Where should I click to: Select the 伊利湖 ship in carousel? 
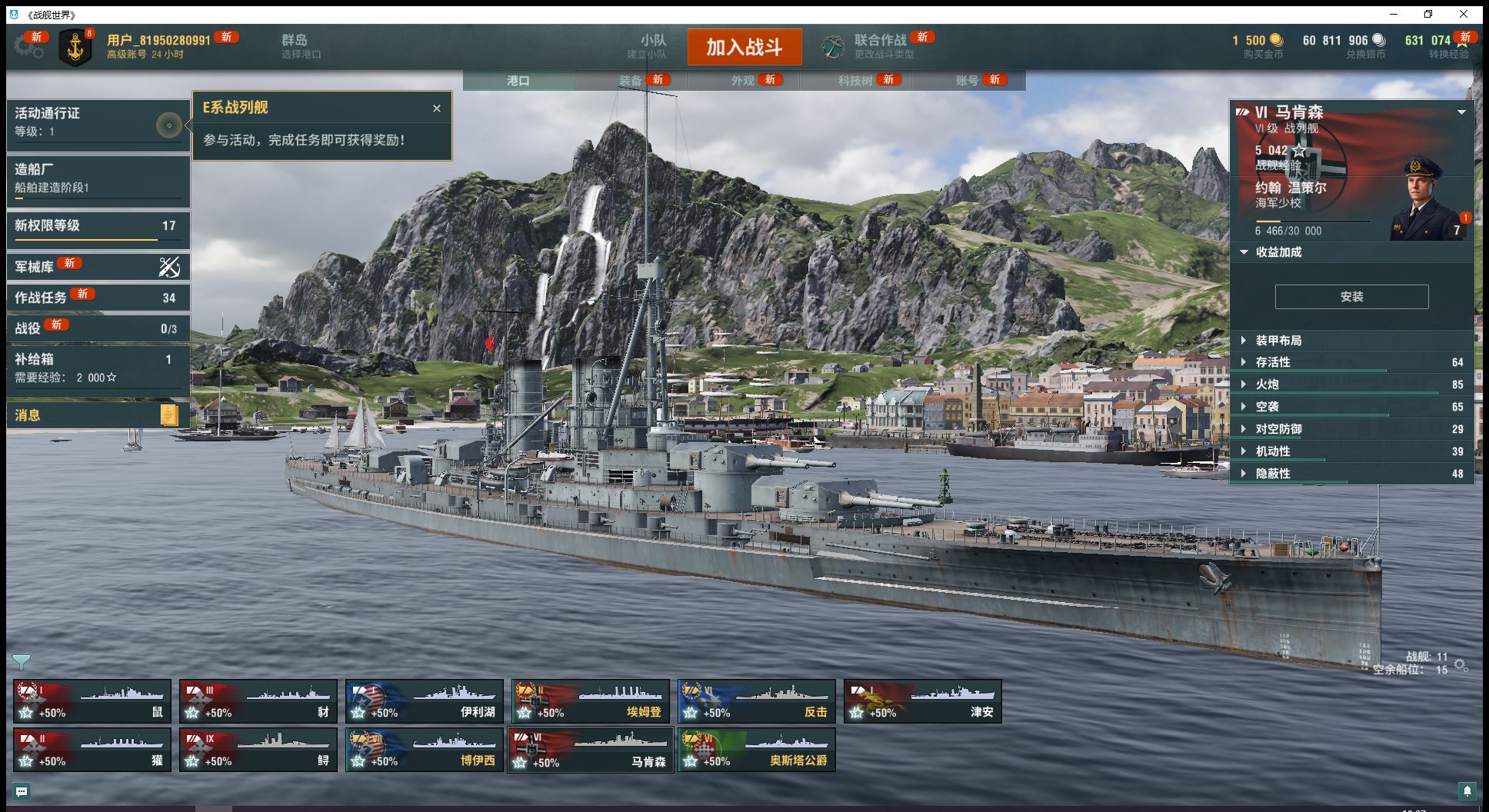pyautogui.click(x=424, y=701)
